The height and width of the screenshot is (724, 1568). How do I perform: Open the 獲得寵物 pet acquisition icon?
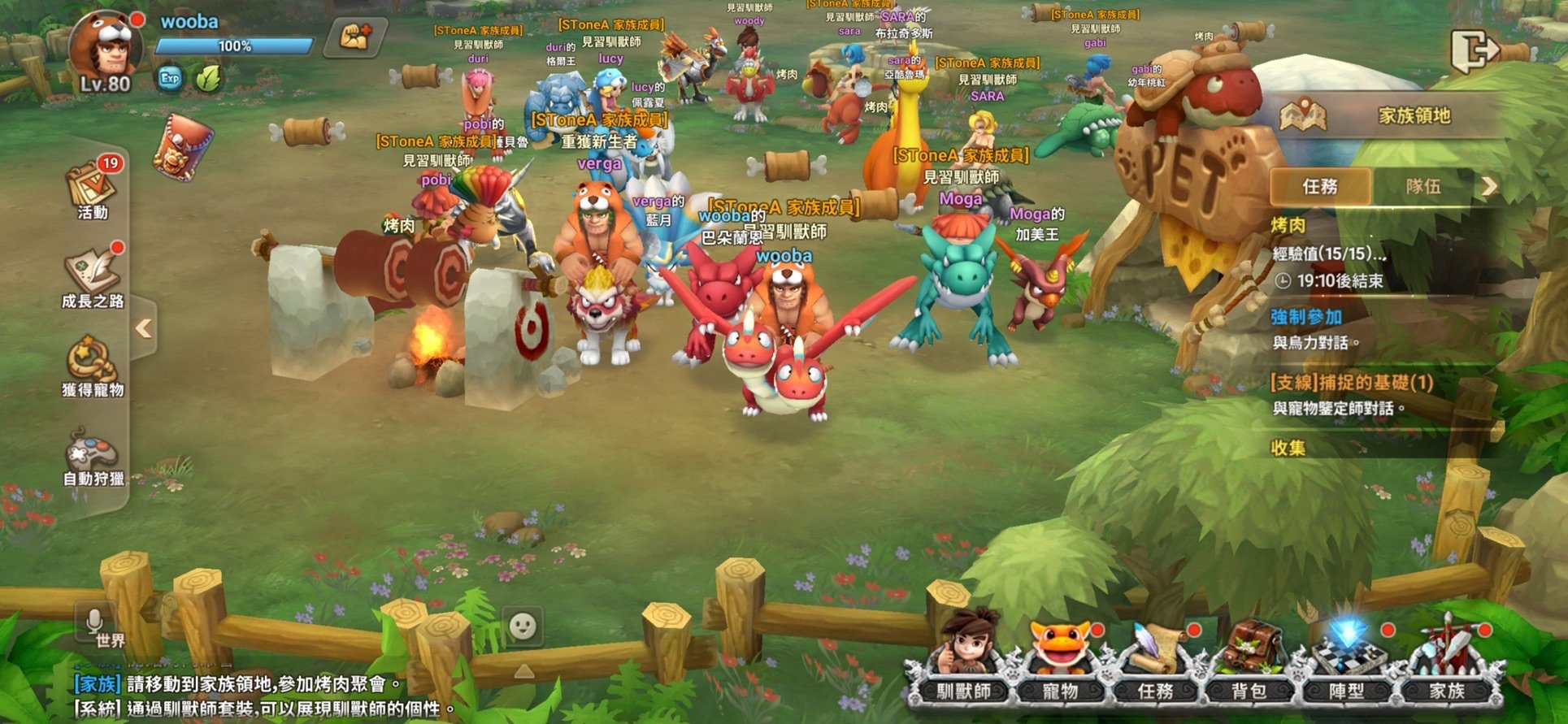[x=92, y=367]
